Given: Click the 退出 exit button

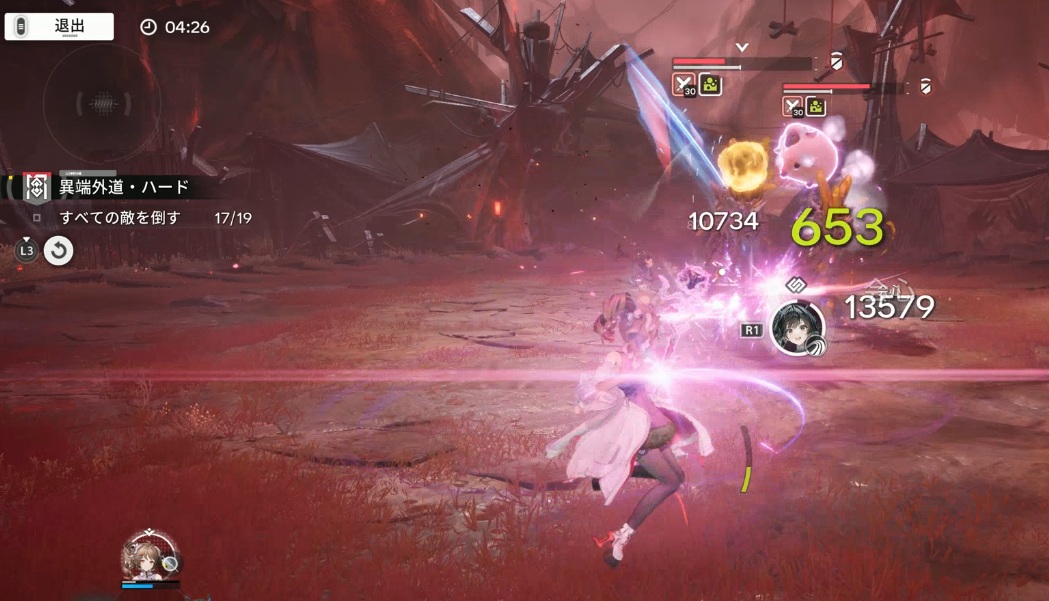Looking at the screenshot, I should pyautogui.click(x=59, y=27).
